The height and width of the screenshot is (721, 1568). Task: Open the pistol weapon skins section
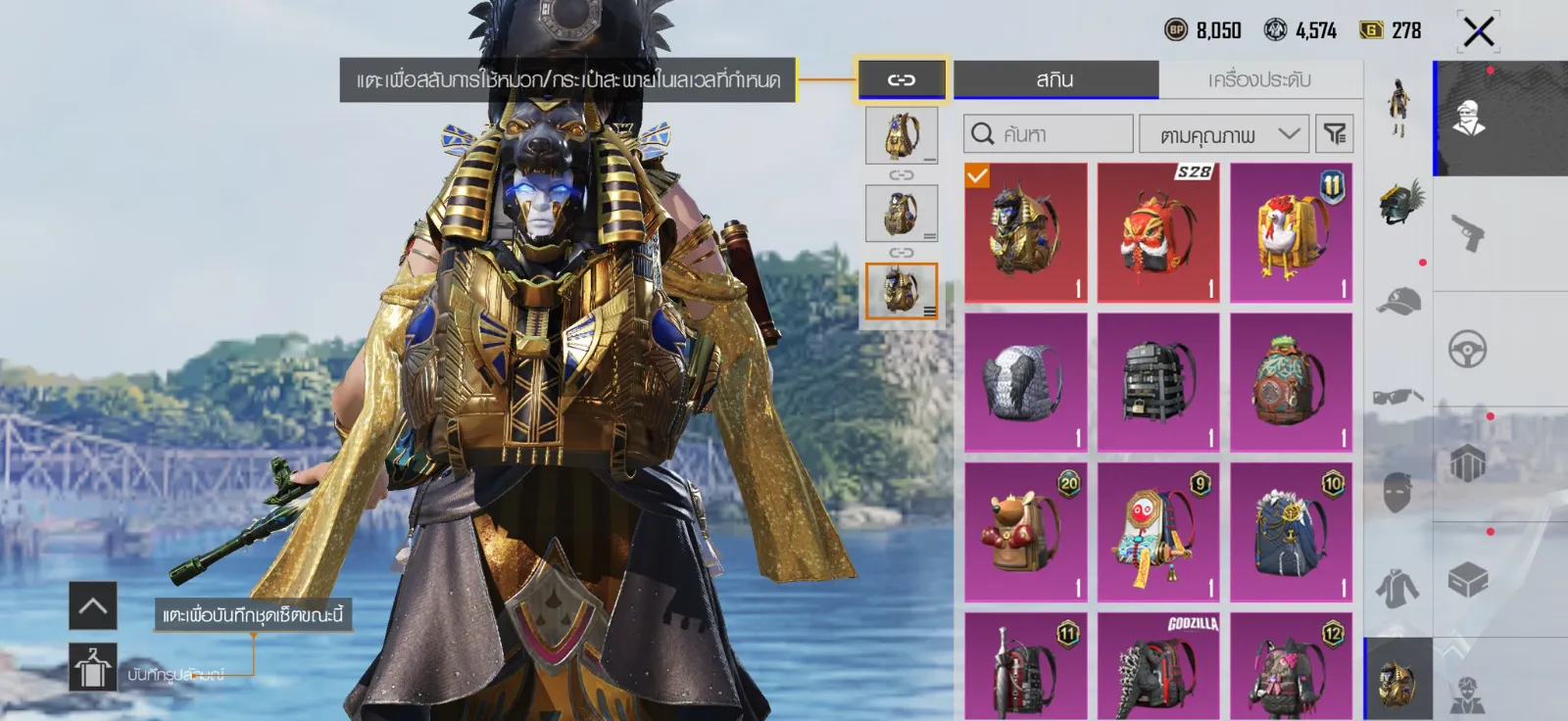tap(1468, 233)
